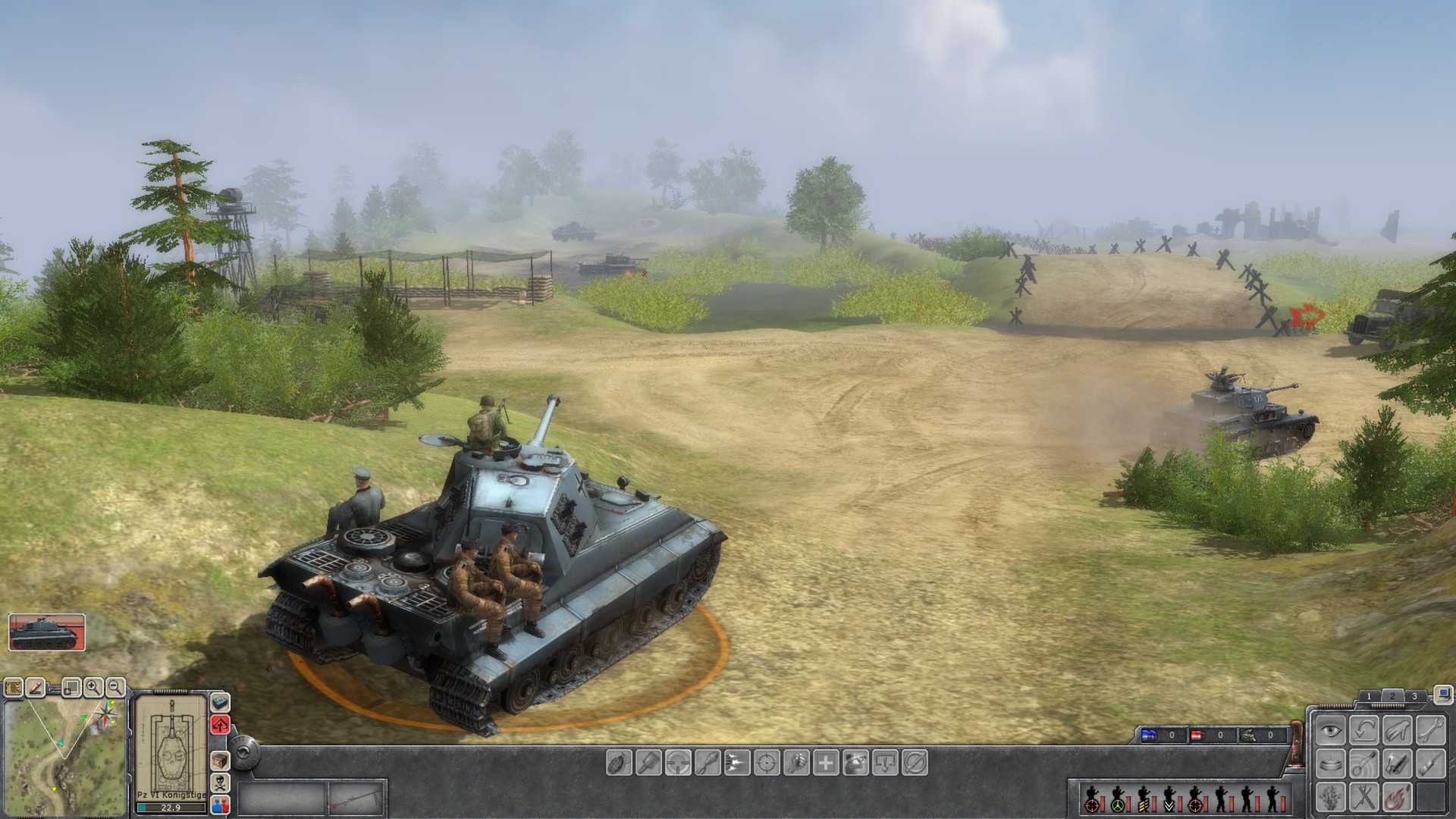
Task: Open inventory tab 3
Action: (x=1415, y=696)
